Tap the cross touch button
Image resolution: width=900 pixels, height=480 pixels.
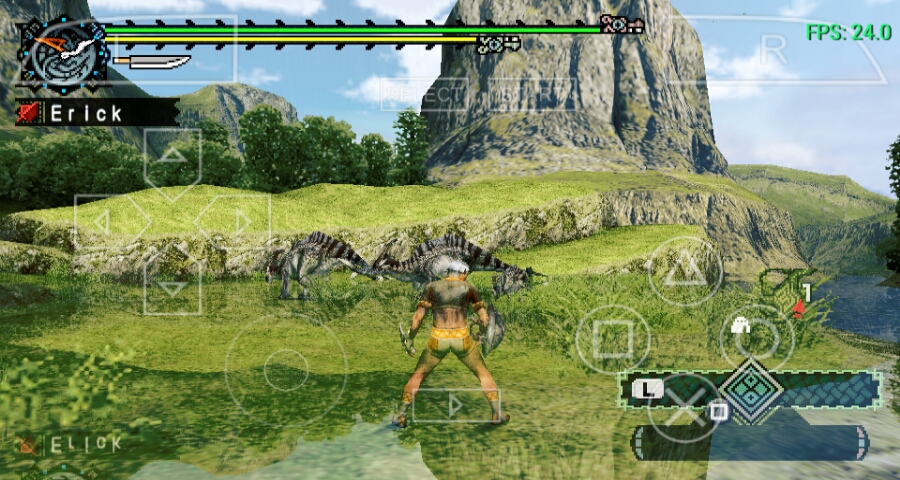click(685, 407)
